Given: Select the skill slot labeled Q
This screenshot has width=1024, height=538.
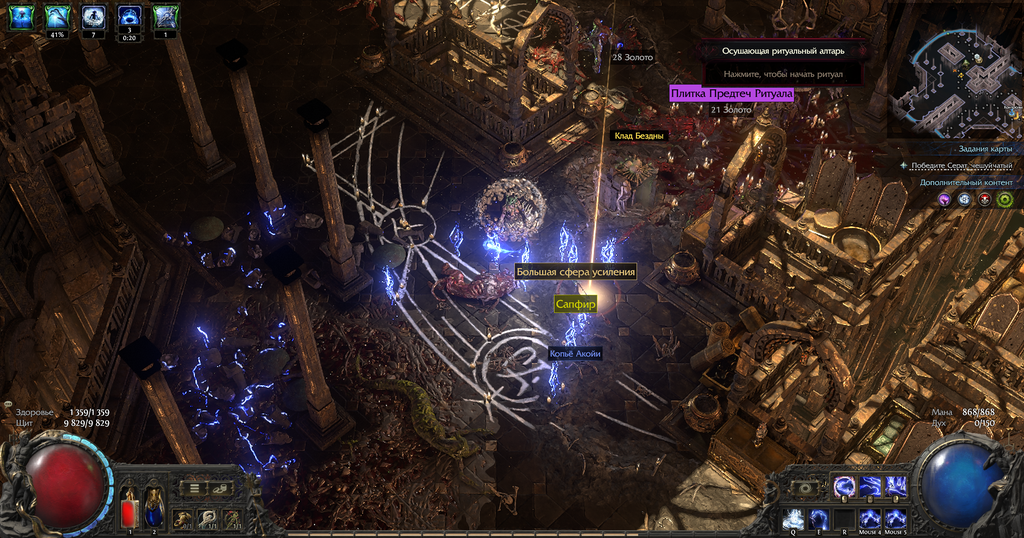Looking at the screenshot, I should tap(793, 518).
